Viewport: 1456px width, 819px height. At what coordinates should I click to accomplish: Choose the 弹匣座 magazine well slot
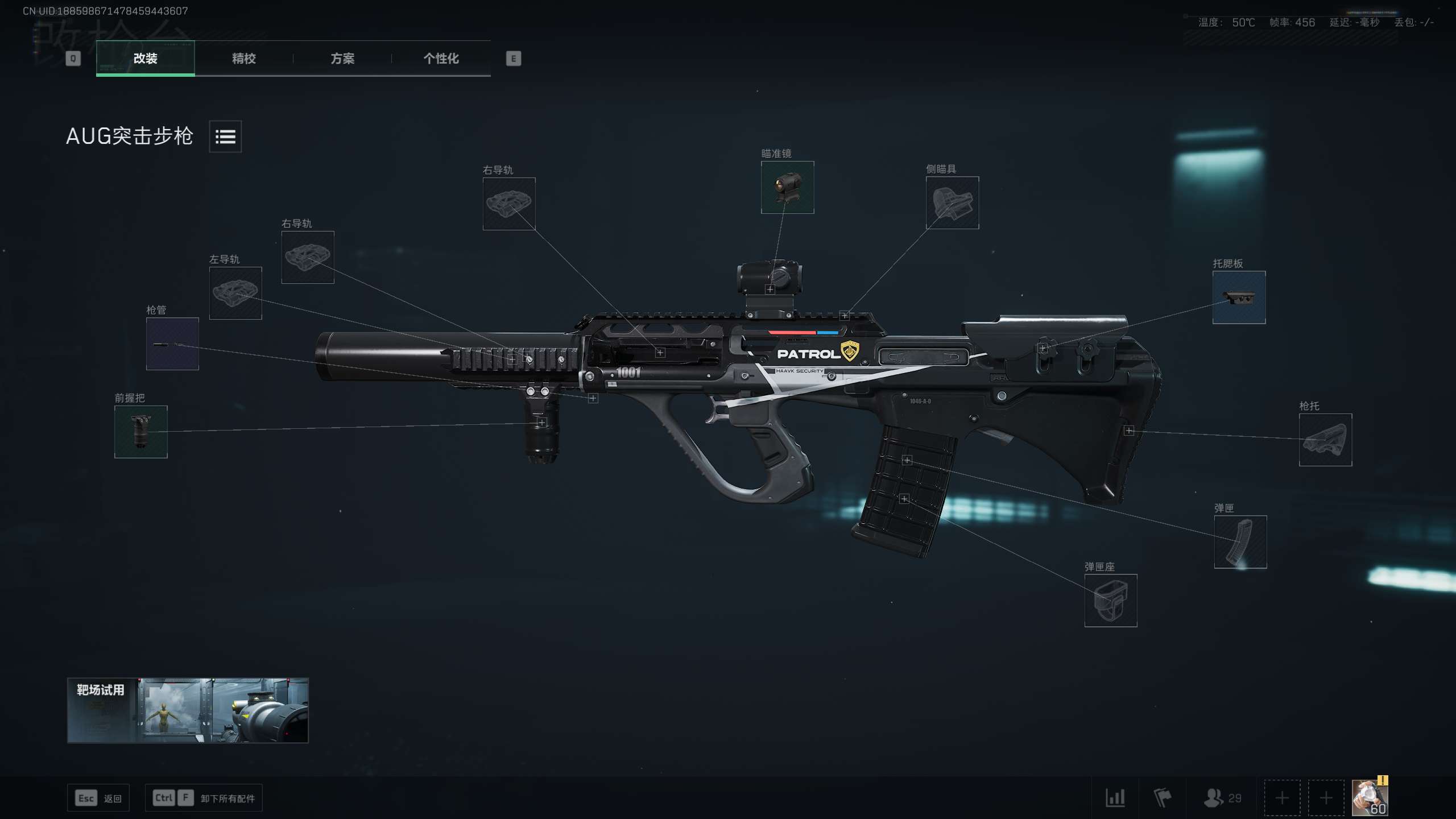pyautogui.click(x=1110, y=601)
